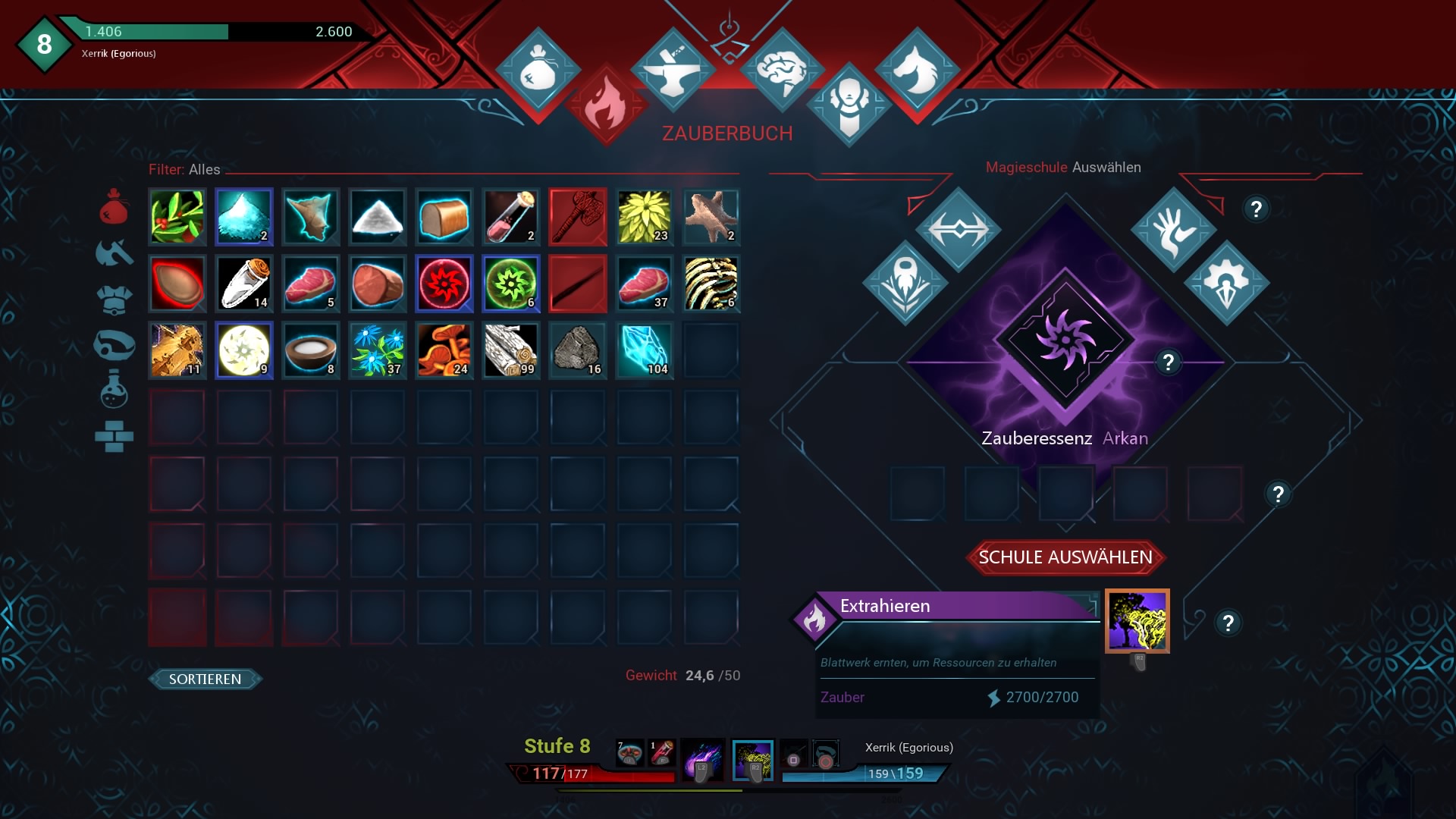This screenshot has width=1456, height=819.
Task: Choose the purple Arkan spell essence emblem
Action: 1065,341
